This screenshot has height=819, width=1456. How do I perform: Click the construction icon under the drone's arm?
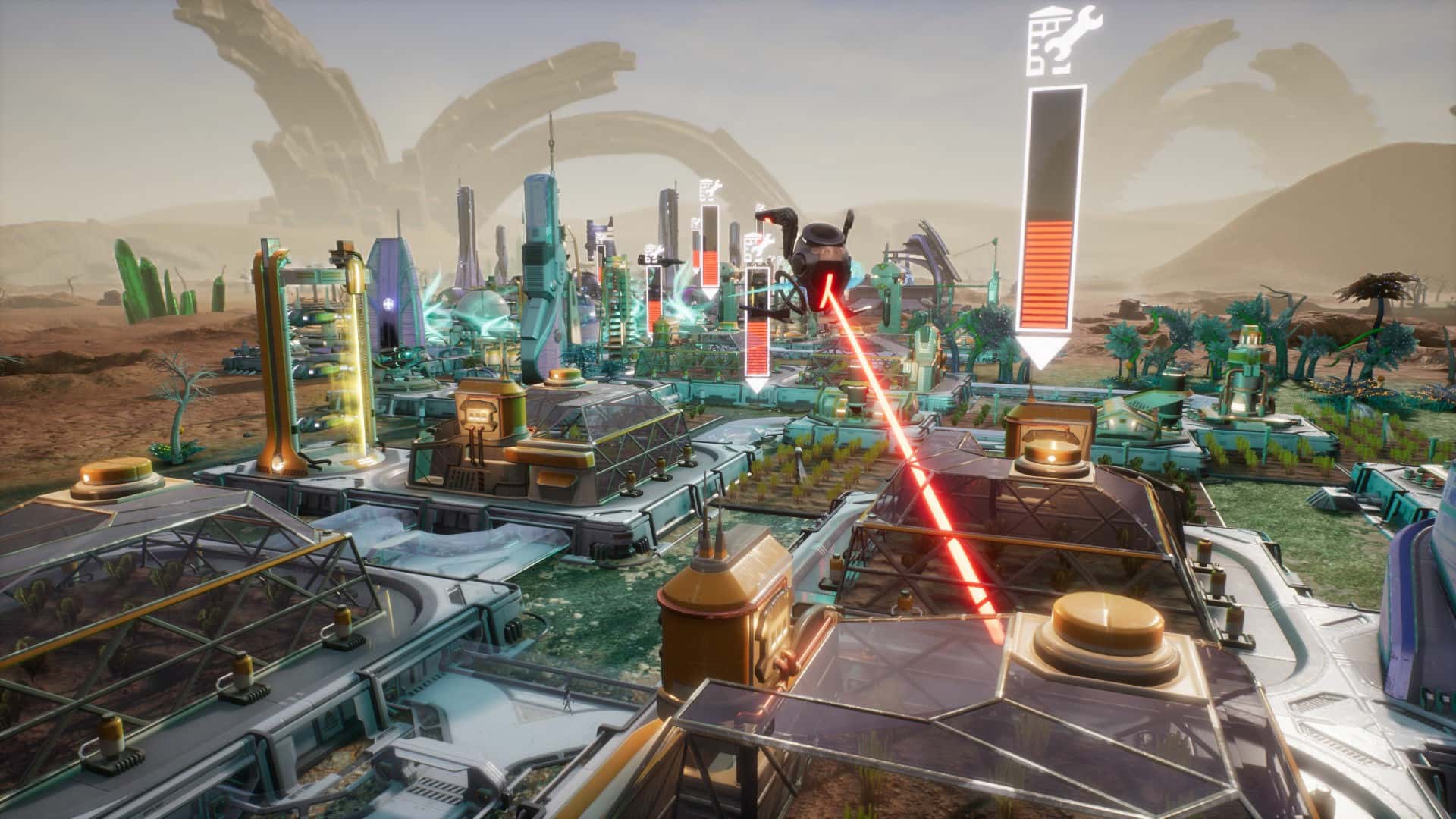coord(760,243)
